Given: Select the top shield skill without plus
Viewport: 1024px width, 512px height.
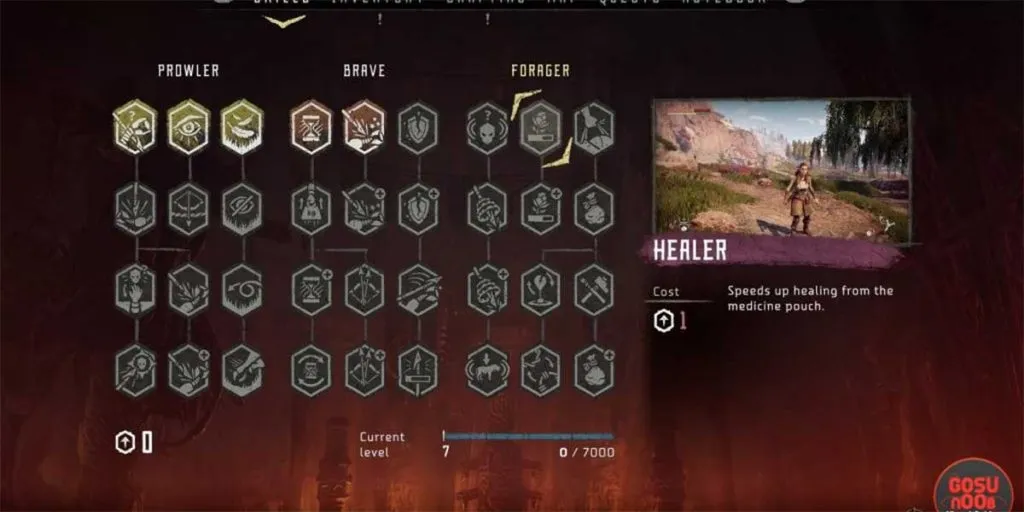Looking at the screenshot, I should (x=417, y=128).
